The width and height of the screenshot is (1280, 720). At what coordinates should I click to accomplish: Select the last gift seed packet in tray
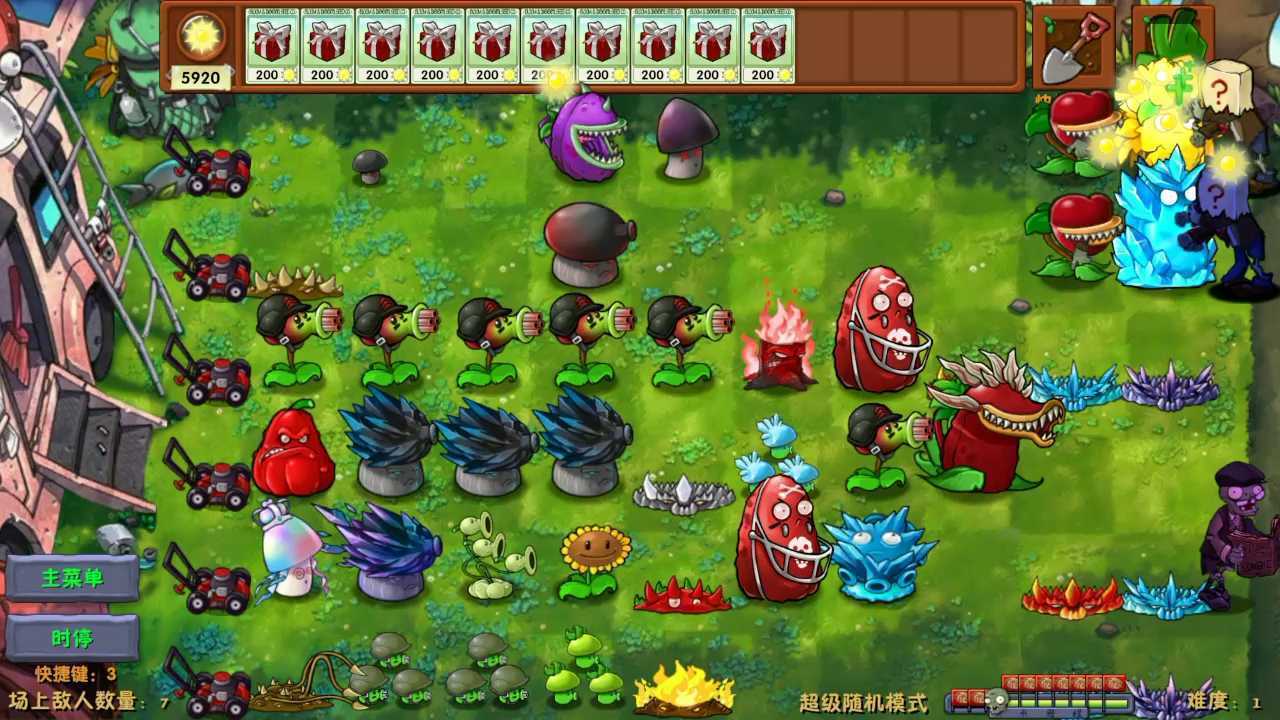(767, 45)
